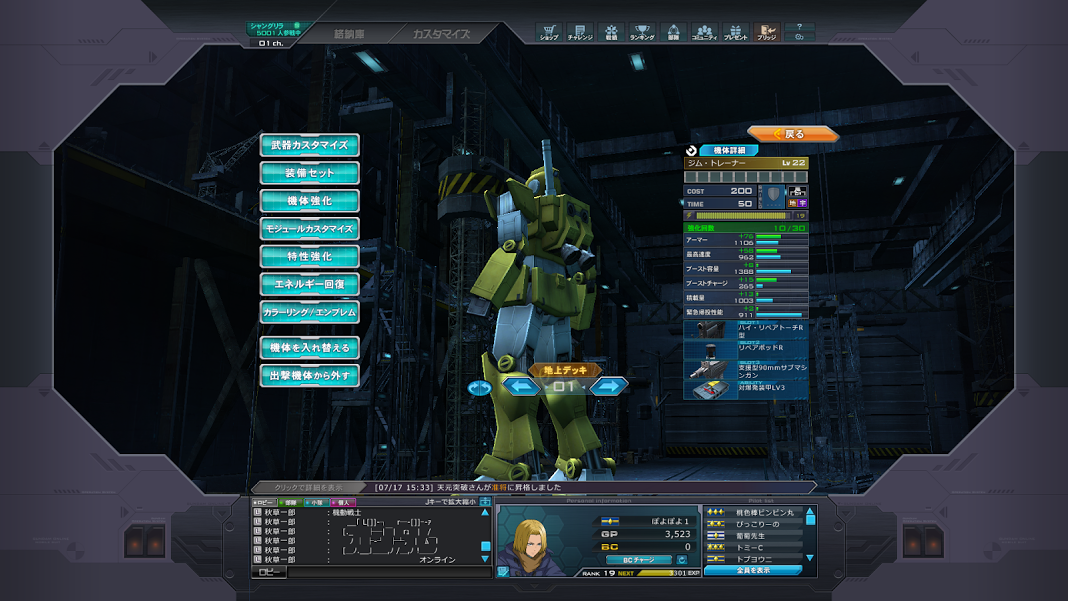Viewport: 1068px width, 601px height.
Task: Switch to the next deck with right arrow
Action: (608, 386)
